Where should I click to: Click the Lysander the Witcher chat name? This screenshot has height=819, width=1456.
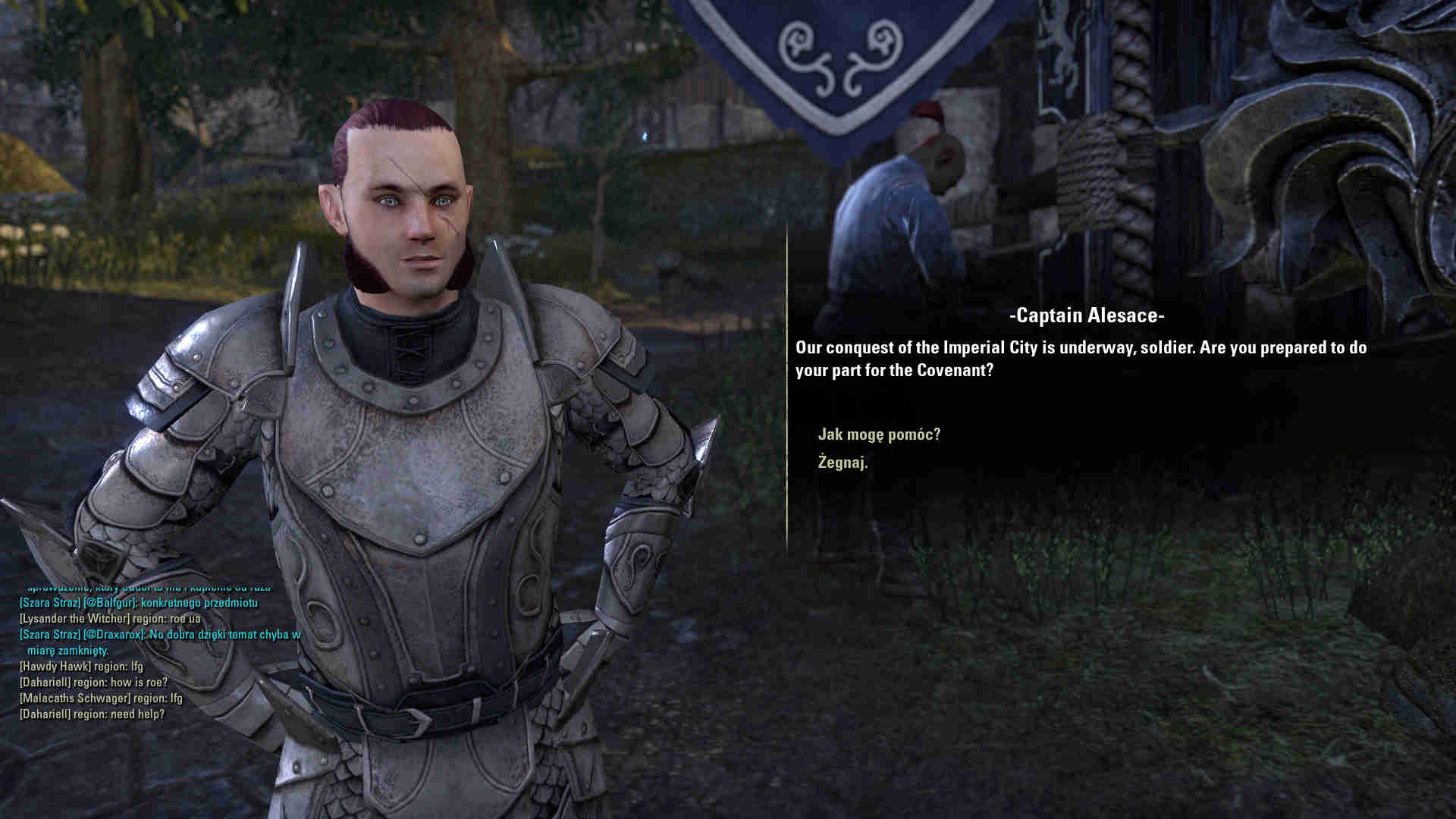coord(74,619)
